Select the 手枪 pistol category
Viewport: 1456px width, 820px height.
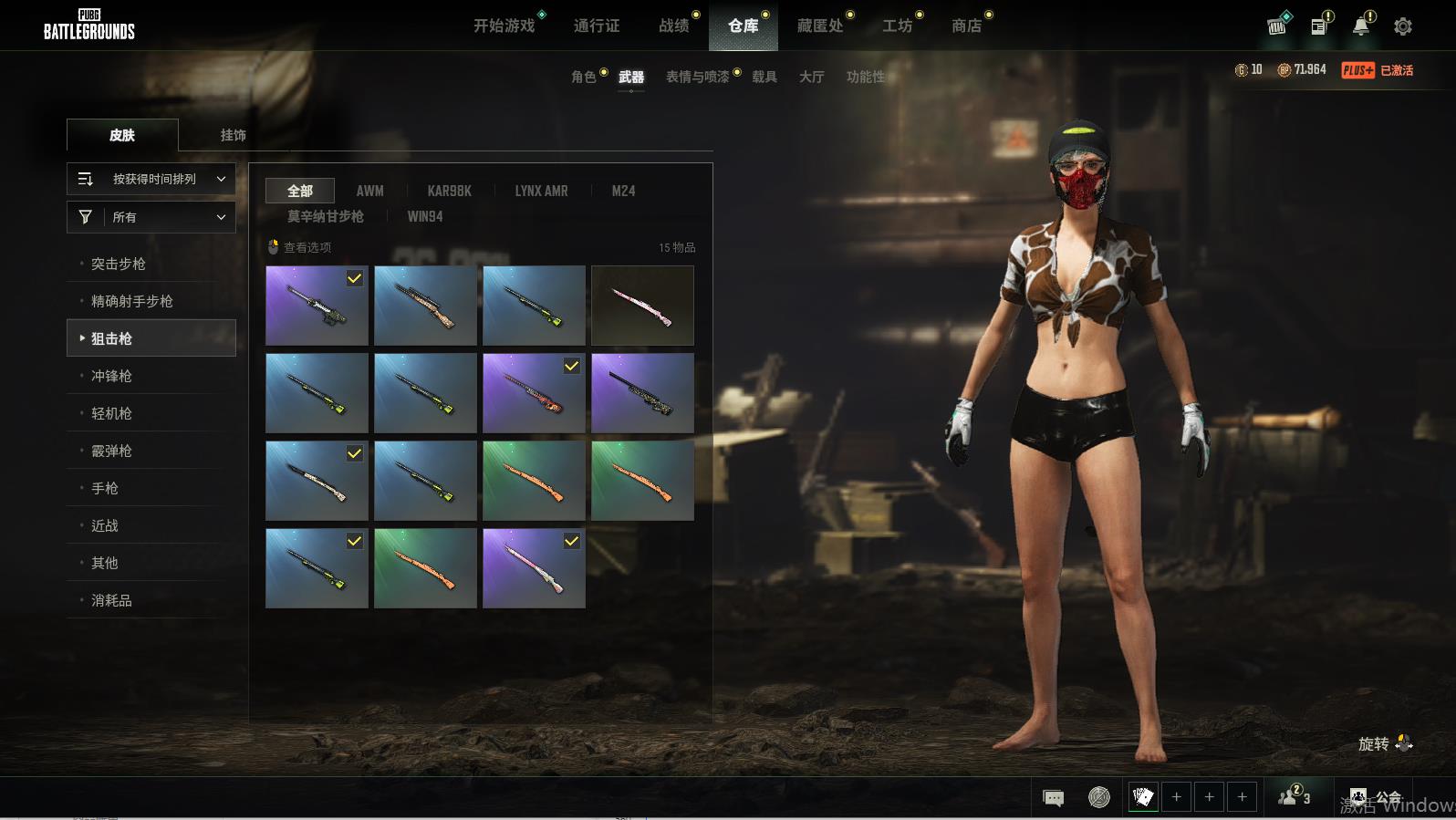click(105, 488)
